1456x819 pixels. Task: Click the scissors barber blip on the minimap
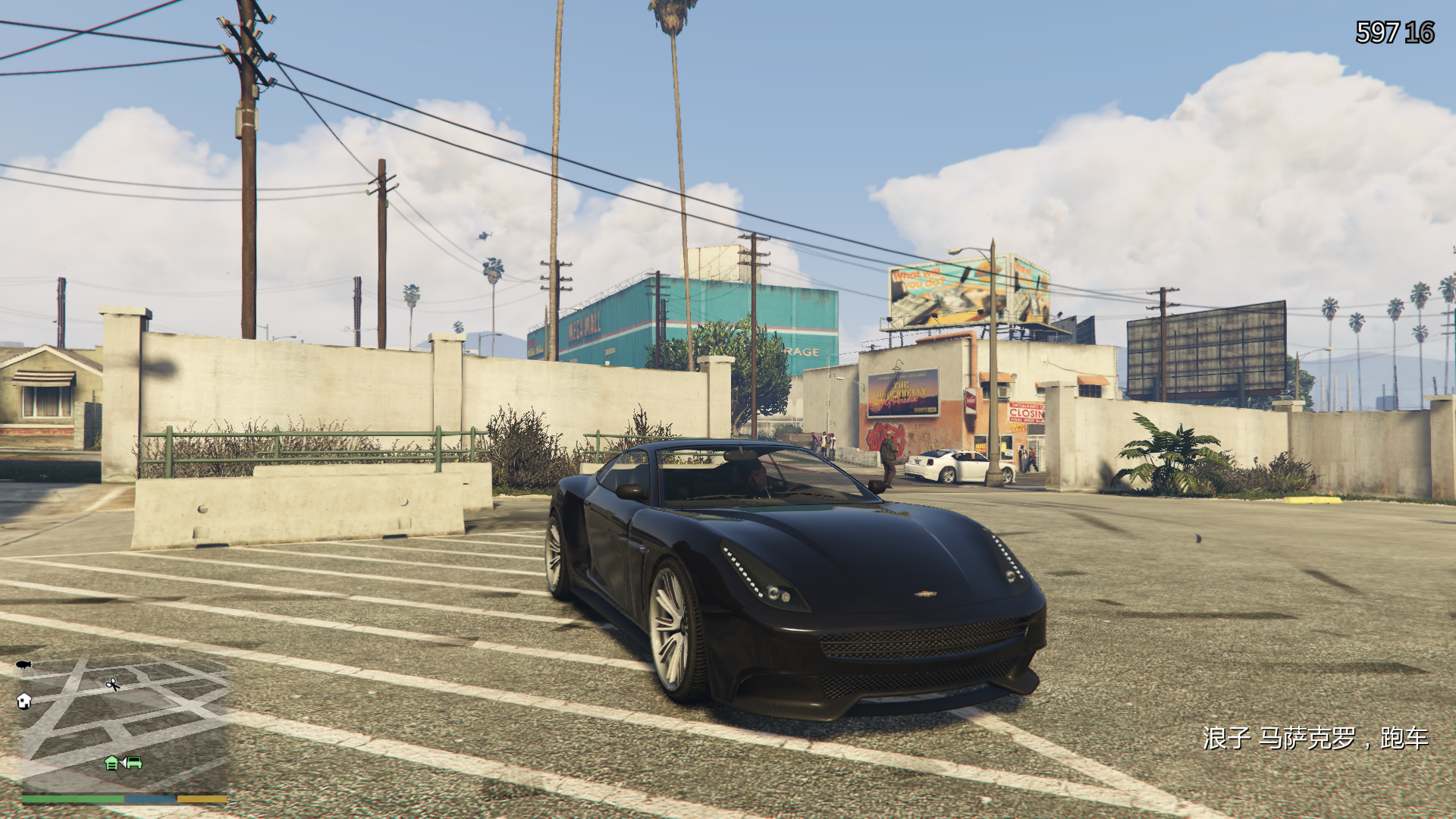click(x=112, y=684)
